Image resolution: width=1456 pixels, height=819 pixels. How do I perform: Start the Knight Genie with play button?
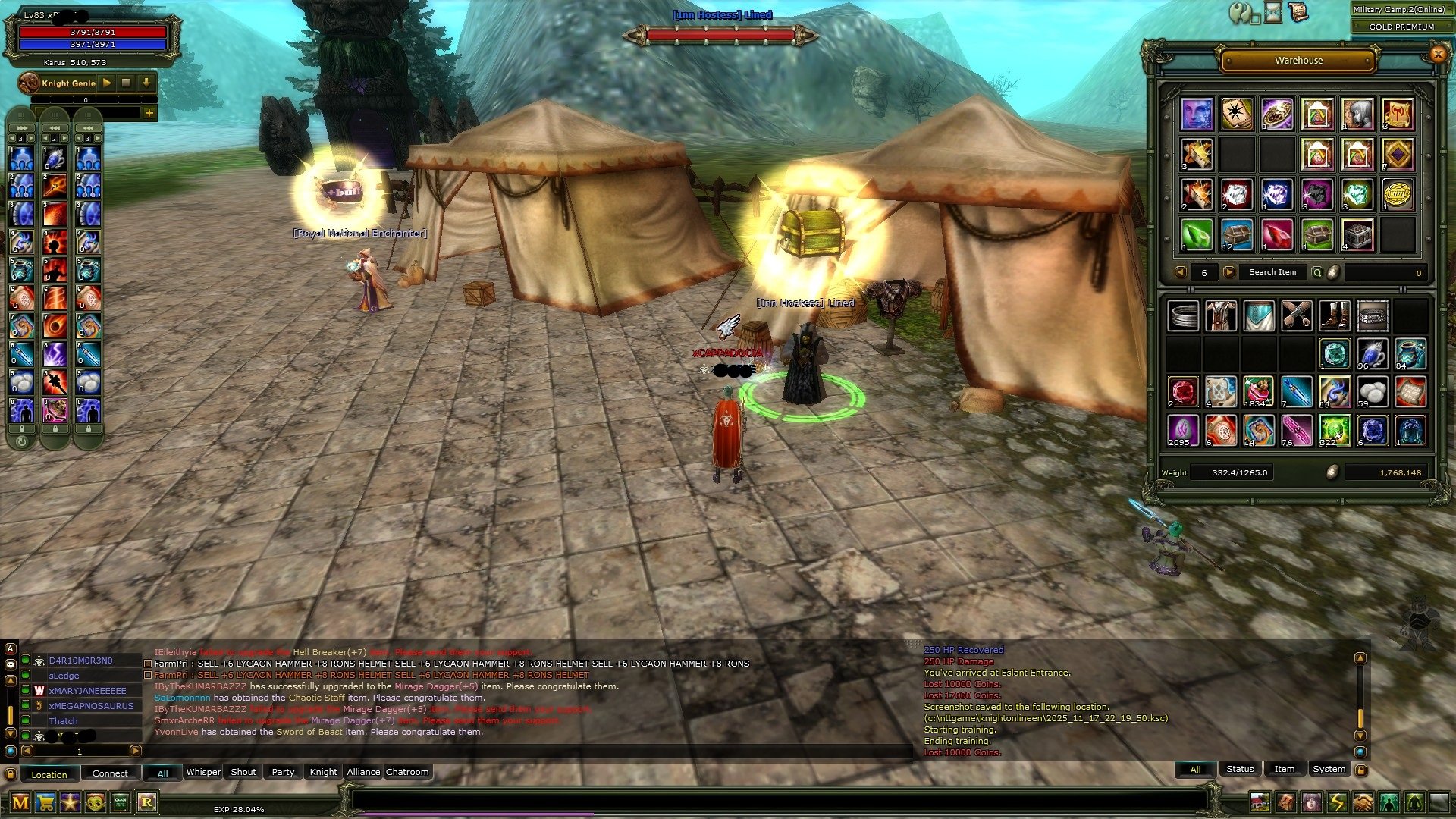[x=107, y=83]
